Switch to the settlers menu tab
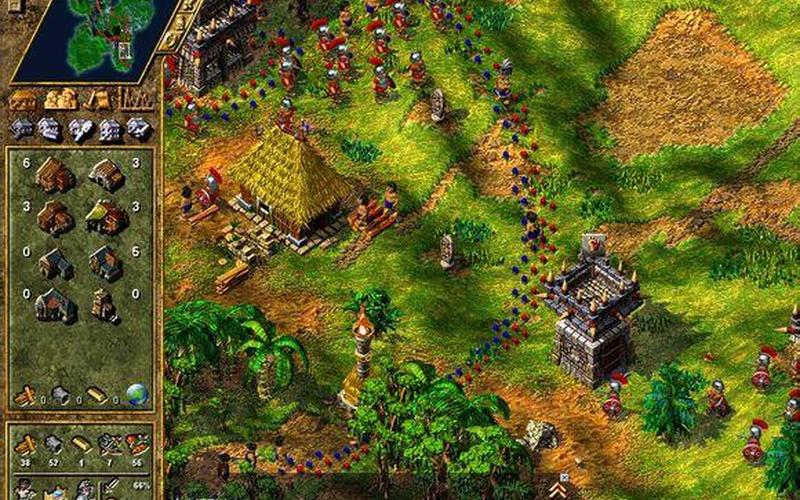 coord(96,99)
